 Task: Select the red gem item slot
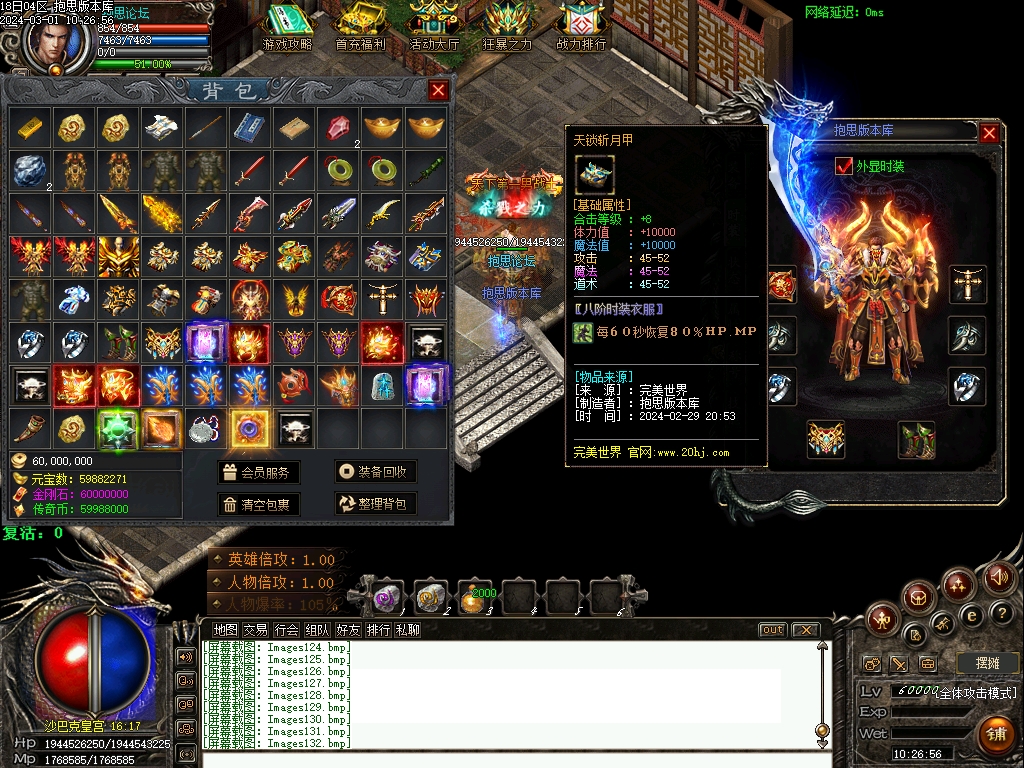point(338,127)
